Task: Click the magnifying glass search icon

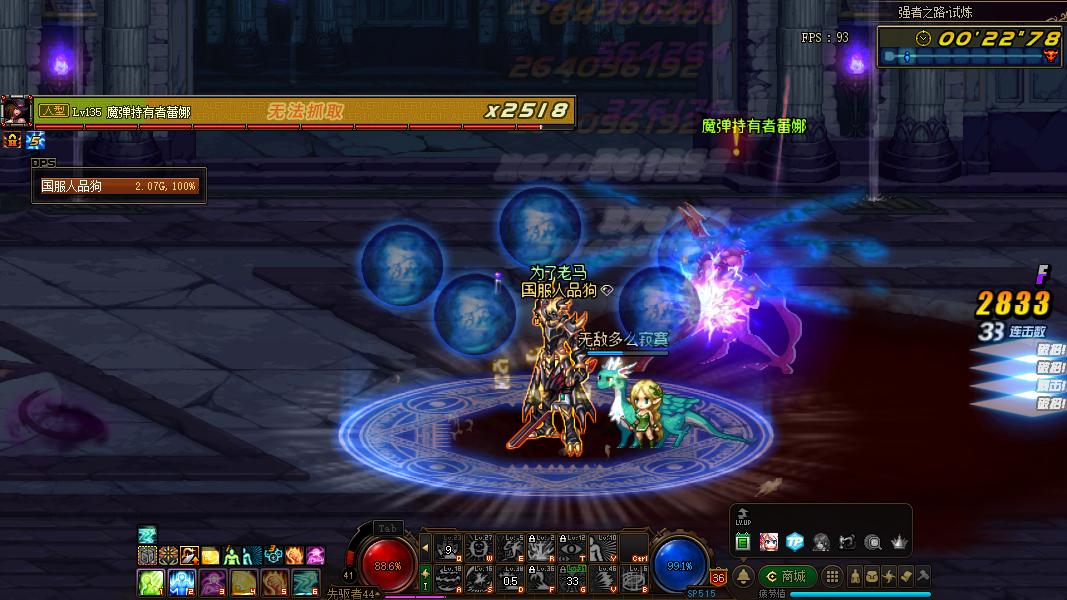Action: [x=873, y=542]
